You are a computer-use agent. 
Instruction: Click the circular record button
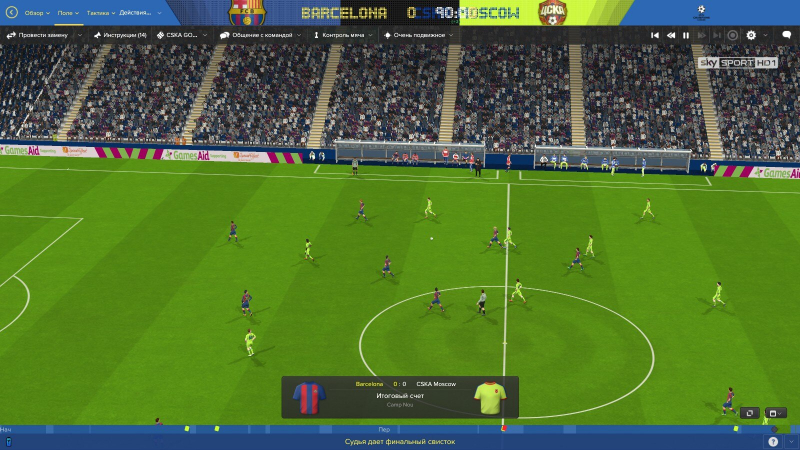(x=732, y=35)
